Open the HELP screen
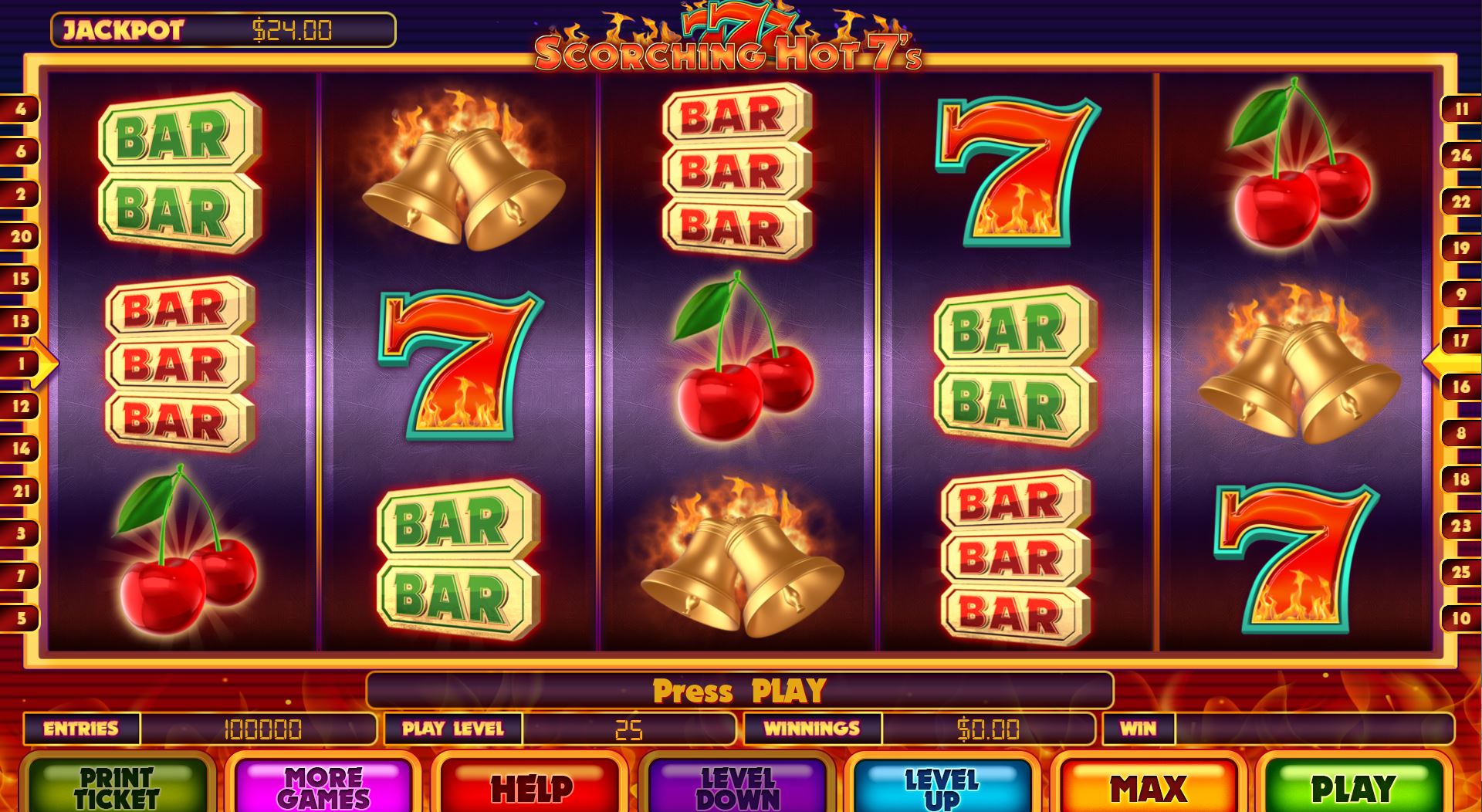This screenshot has width=1482, height=812. point(531,786)
